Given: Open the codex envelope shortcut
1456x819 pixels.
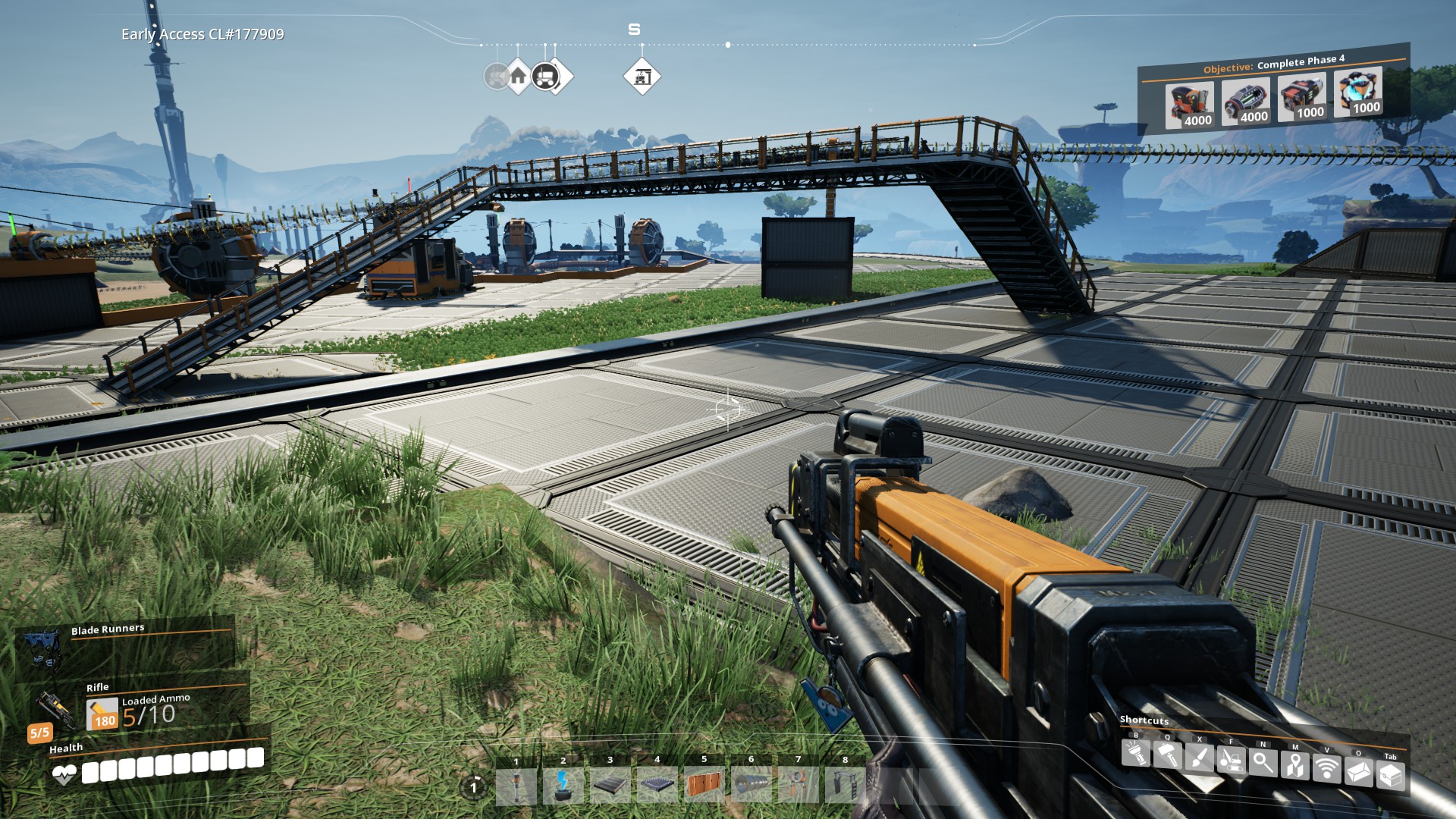Looking at the screenshot, I should (1358, 772).
